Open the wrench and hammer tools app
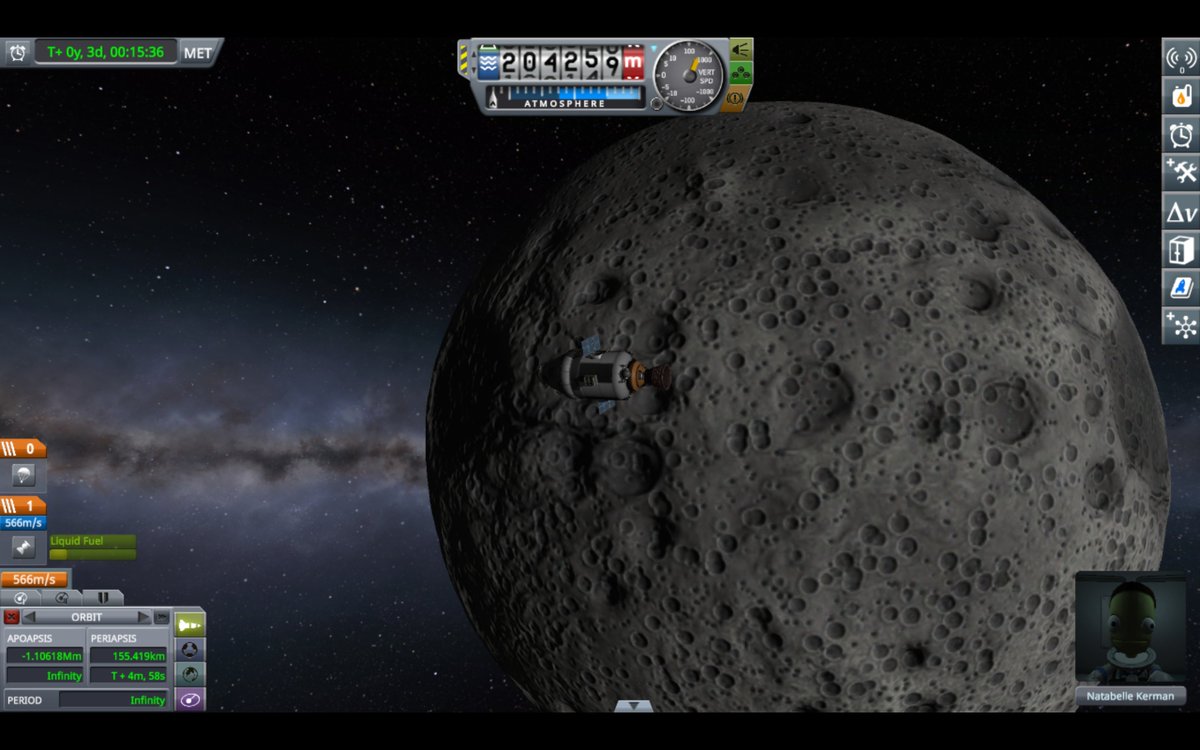This screenshot has width=1200, height=750. [x=1181, y=172]
